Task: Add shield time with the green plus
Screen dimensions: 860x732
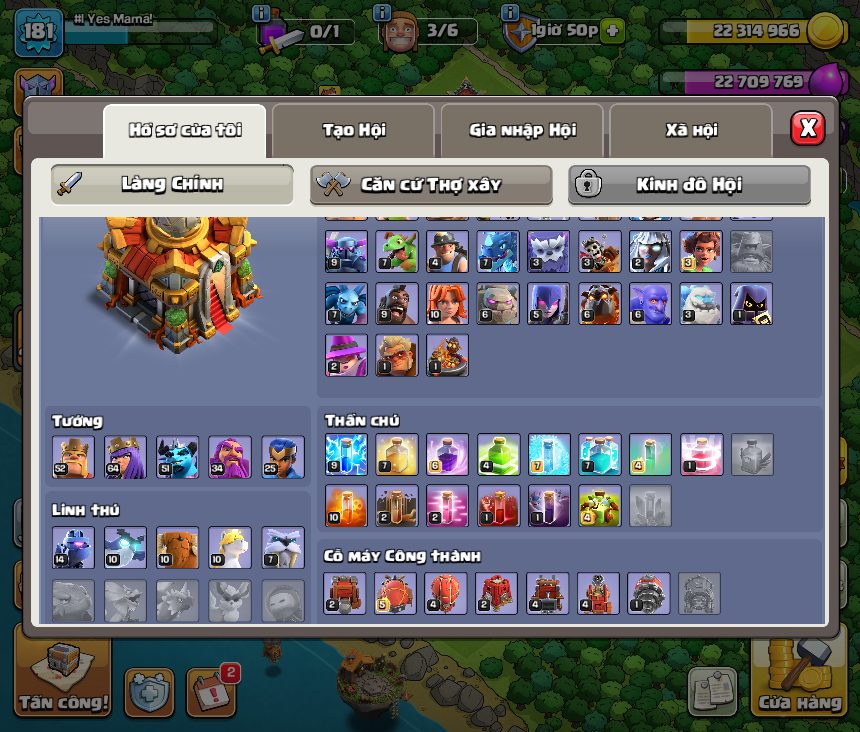Action: [x=612, y=31]
